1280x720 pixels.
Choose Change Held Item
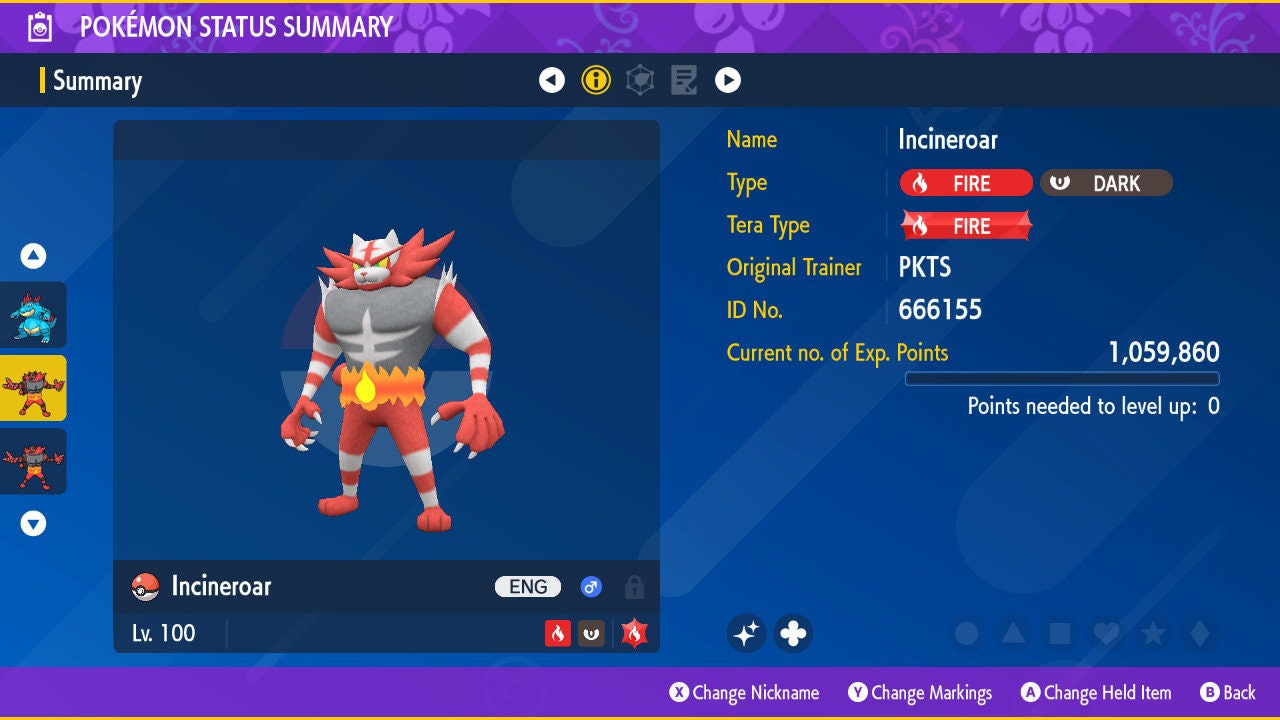pyautogui.click(x=1095, y=692)
